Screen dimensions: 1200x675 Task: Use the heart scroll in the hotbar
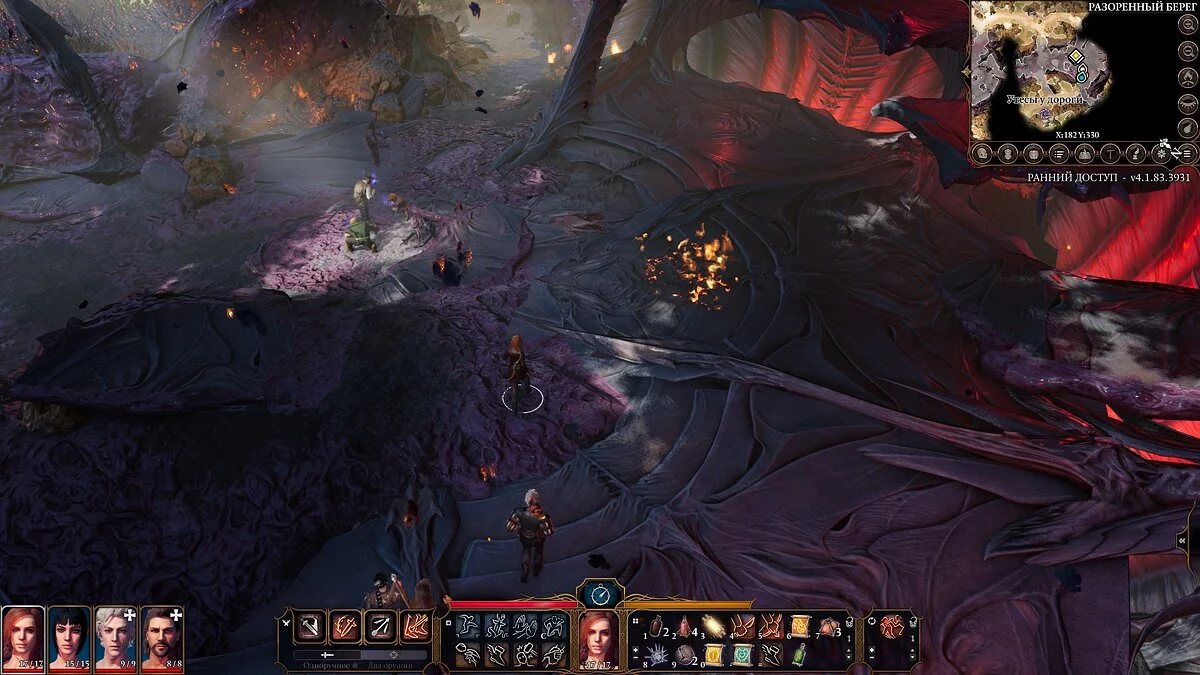click(x=741, y=656)
